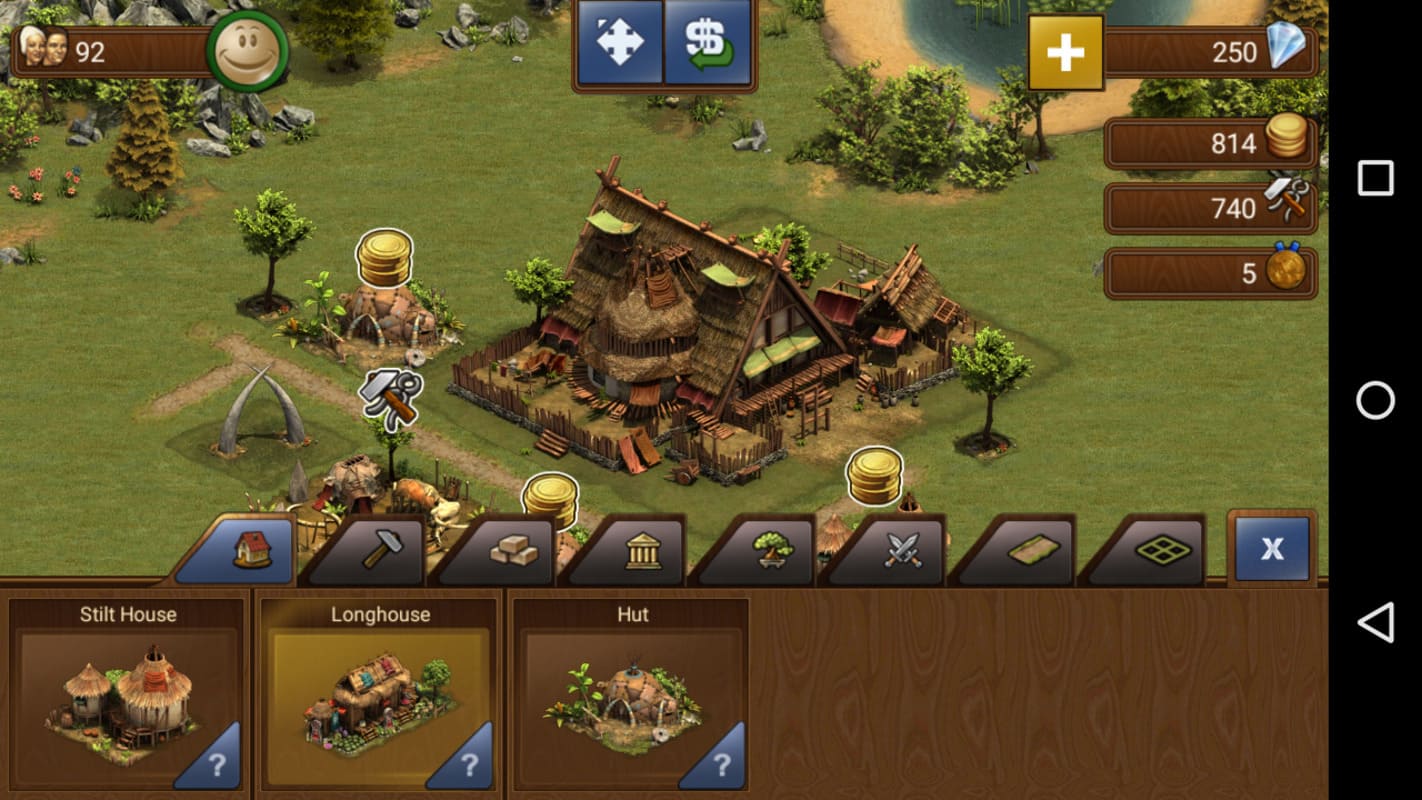Select the goods blocks tab
Image resolution: width=1422 pixels, height=800 pixels.
[x=511, y=550]
